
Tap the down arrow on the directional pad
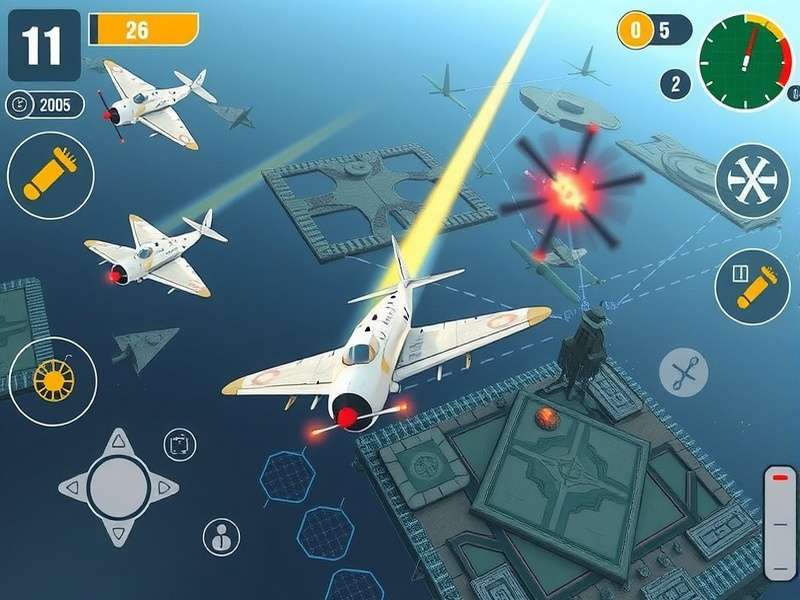[x=119, y=531]
